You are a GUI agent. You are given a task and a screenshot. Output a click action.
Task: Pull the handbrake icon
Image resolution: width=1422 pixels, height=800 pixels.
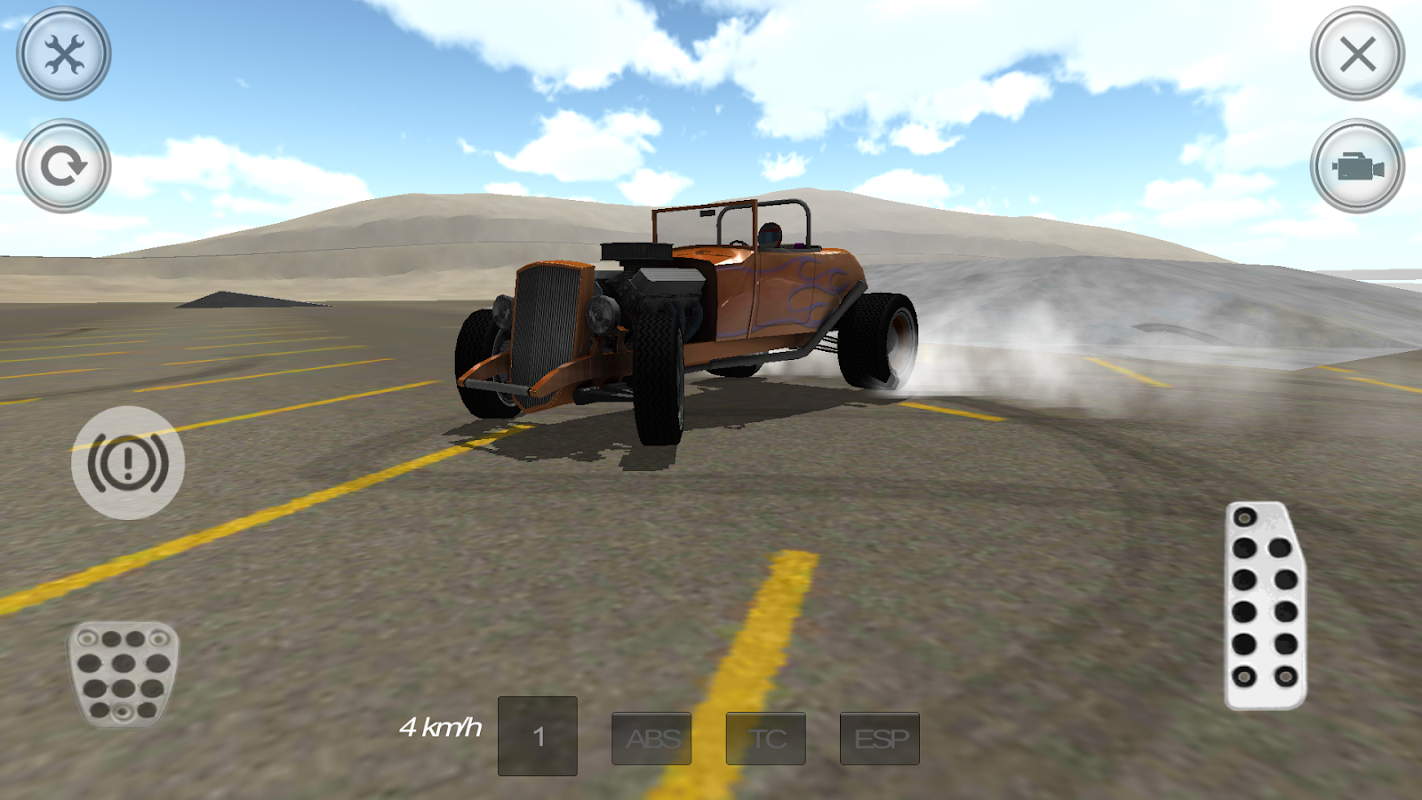[127, 462]
